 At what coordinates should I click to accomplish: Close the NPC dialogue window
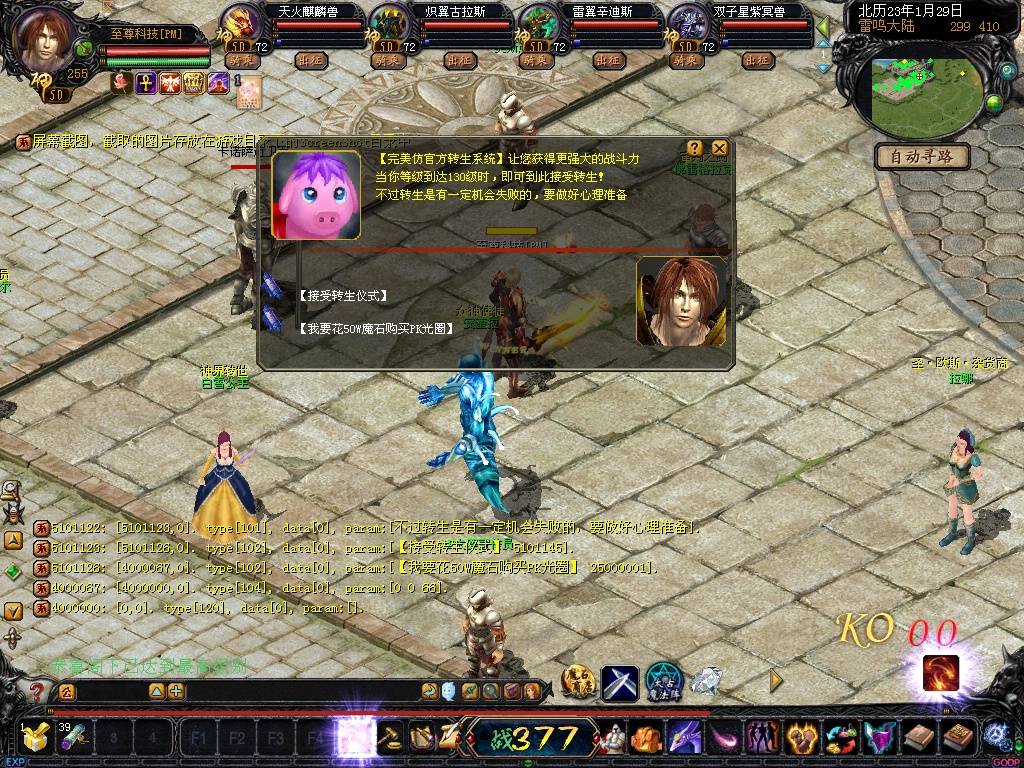[x=719, y=148]
